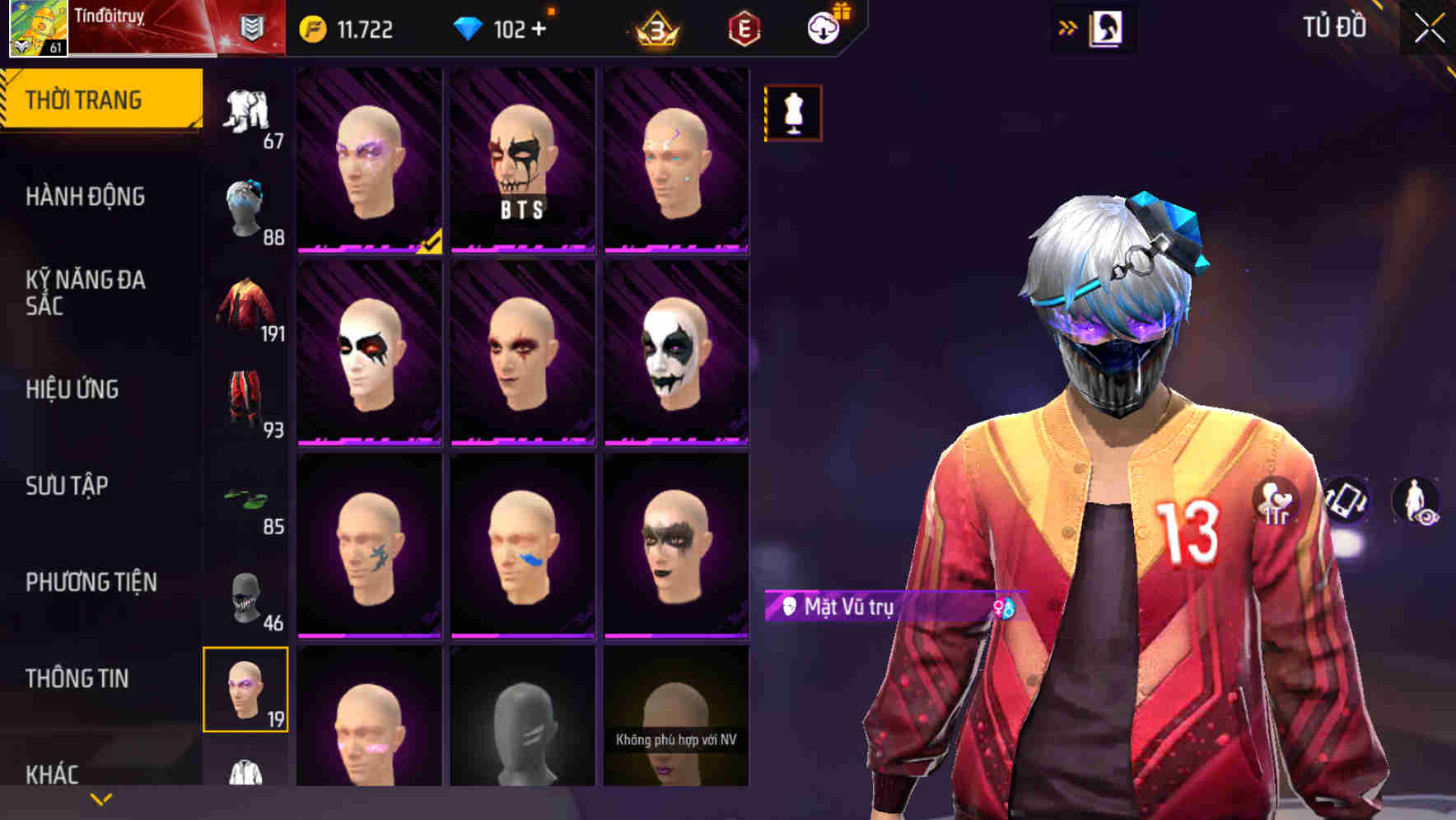Click the mannequin outfit preset icon

click(x=792, y=112)
